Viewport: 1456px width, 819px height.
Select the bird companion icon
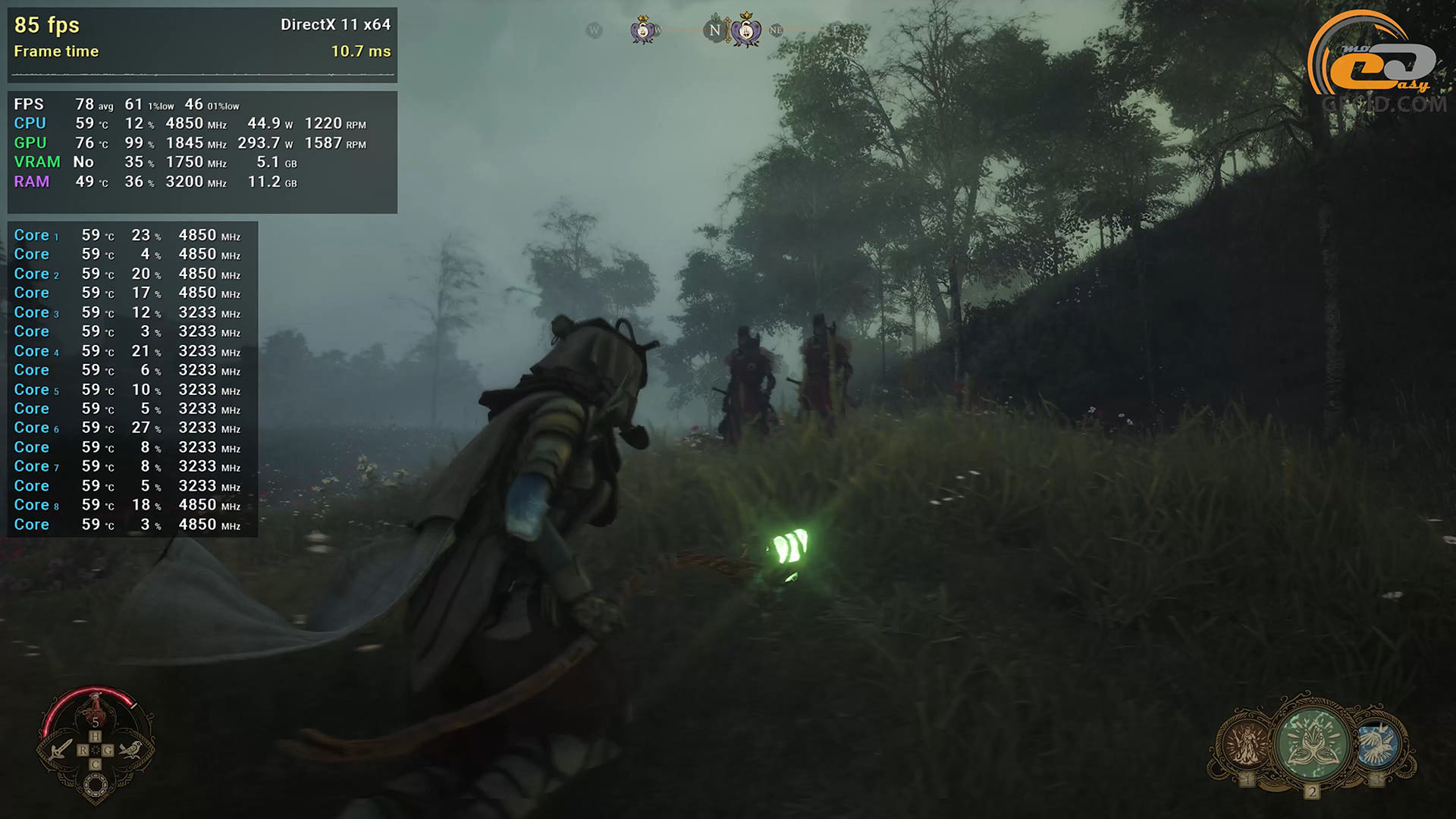tap(130, 750)
